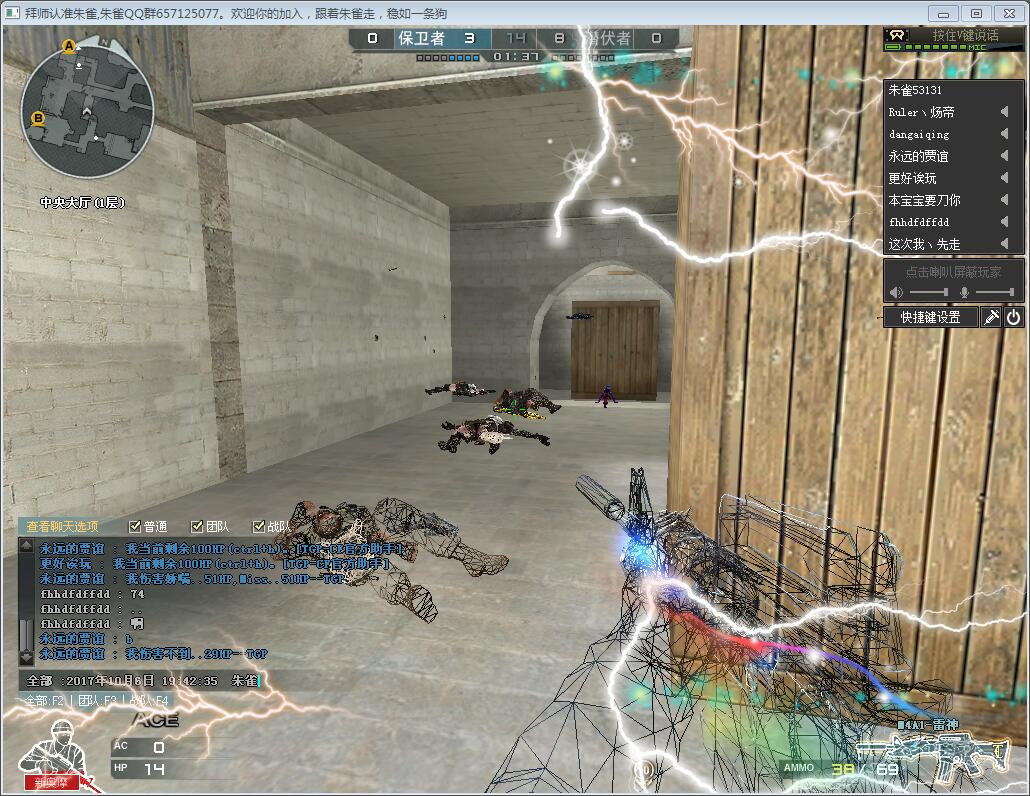The width and height of the screenshot is (1030, 796).
Task: Mute fhhdfdffdd in the voice list
Action: coord(1004,222)
